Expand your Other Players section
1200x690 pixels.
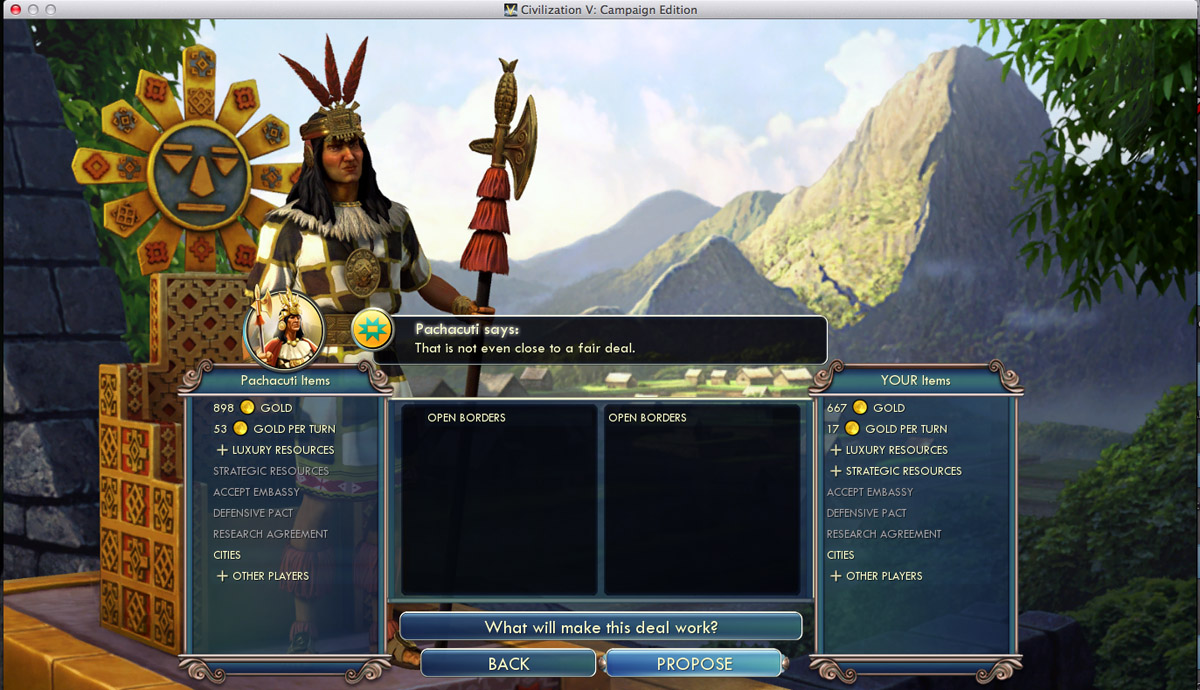pyautogui.click(x=876, y=576)
